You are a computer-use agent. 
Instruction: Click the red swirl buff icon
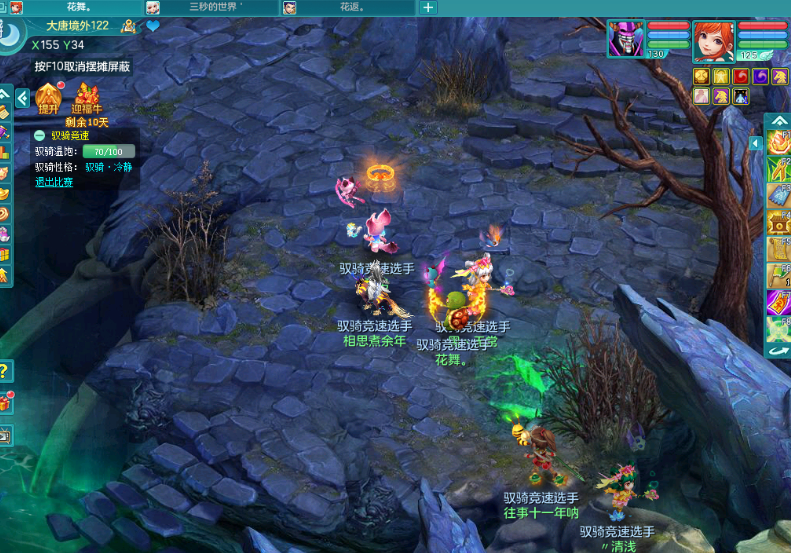pyautogui.click(x=740, y=76)
